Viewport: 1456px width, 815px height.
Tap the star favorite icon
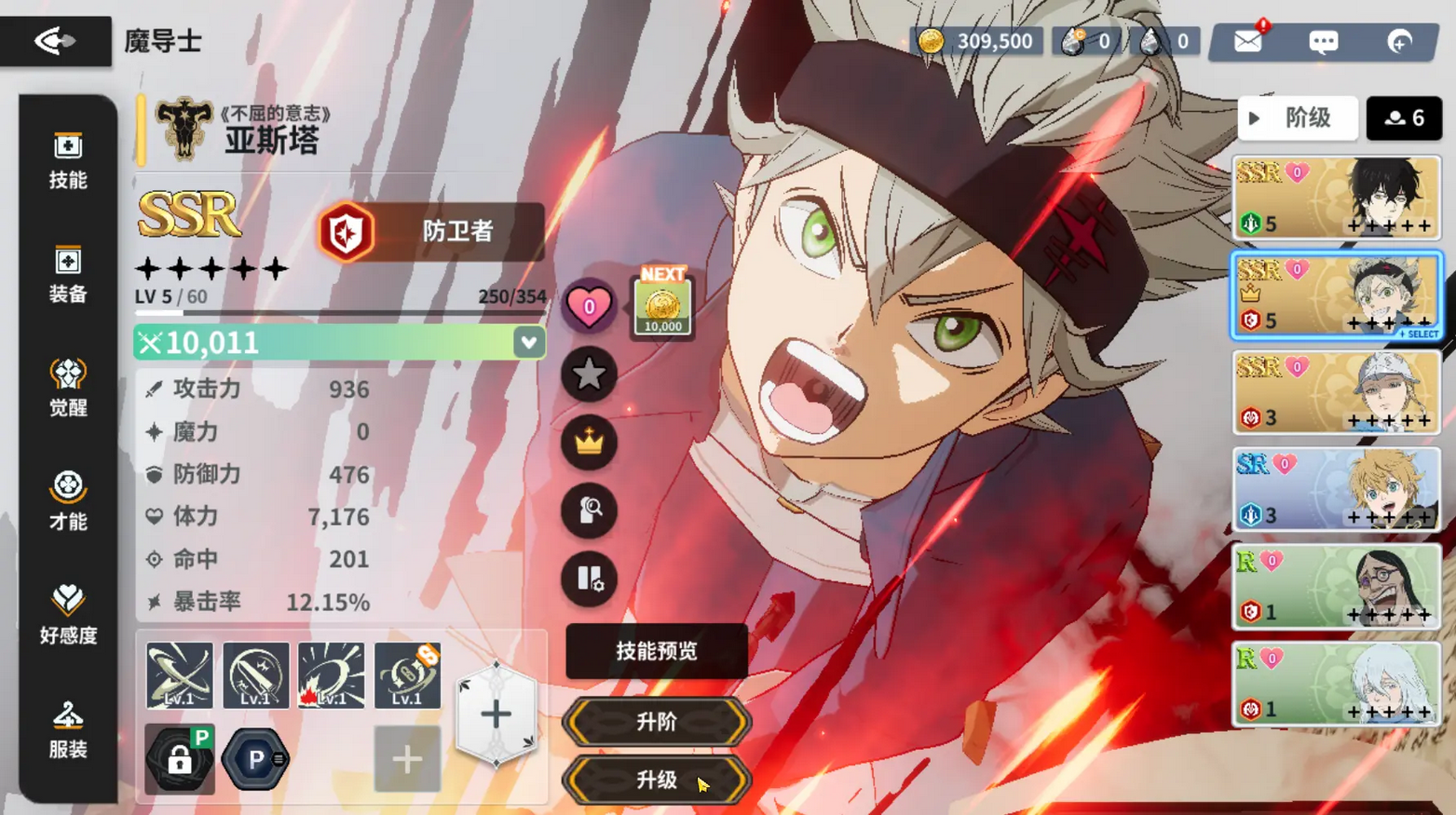coord(589,374)
